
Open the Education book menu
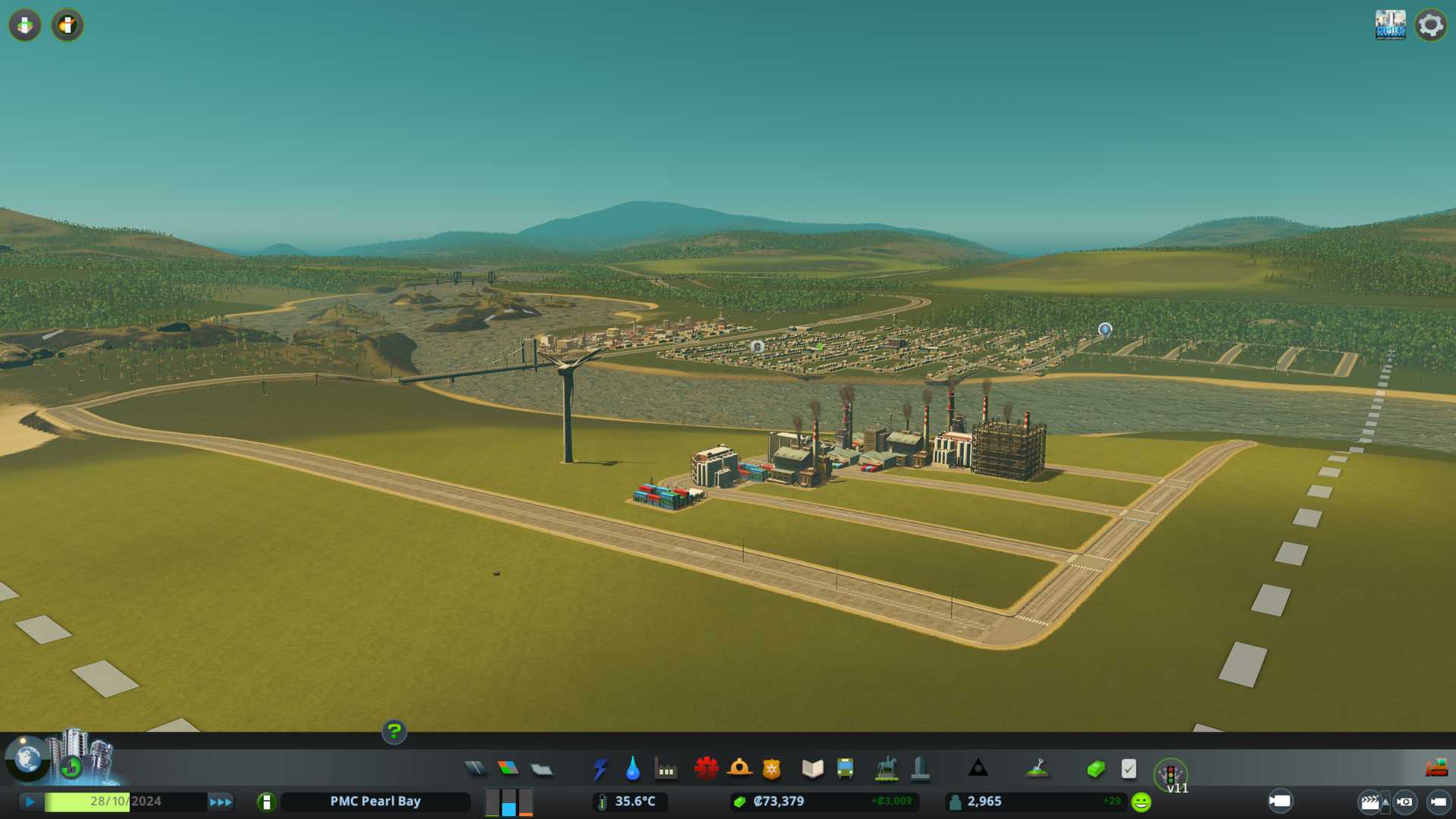coord(812,769)
